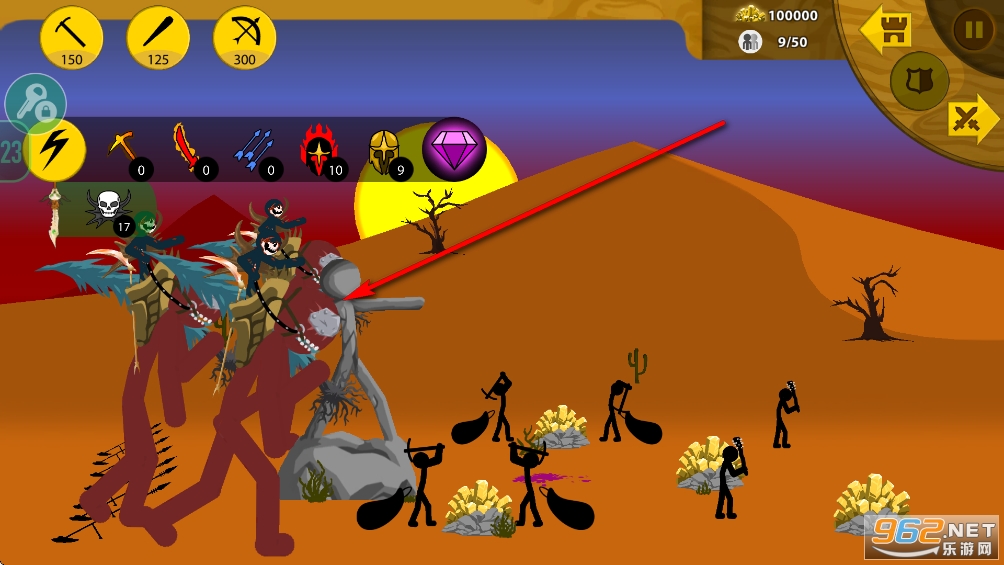
Task: Train a miner for 150 gold
Action: pyautogui.click(x=72, y=38)
